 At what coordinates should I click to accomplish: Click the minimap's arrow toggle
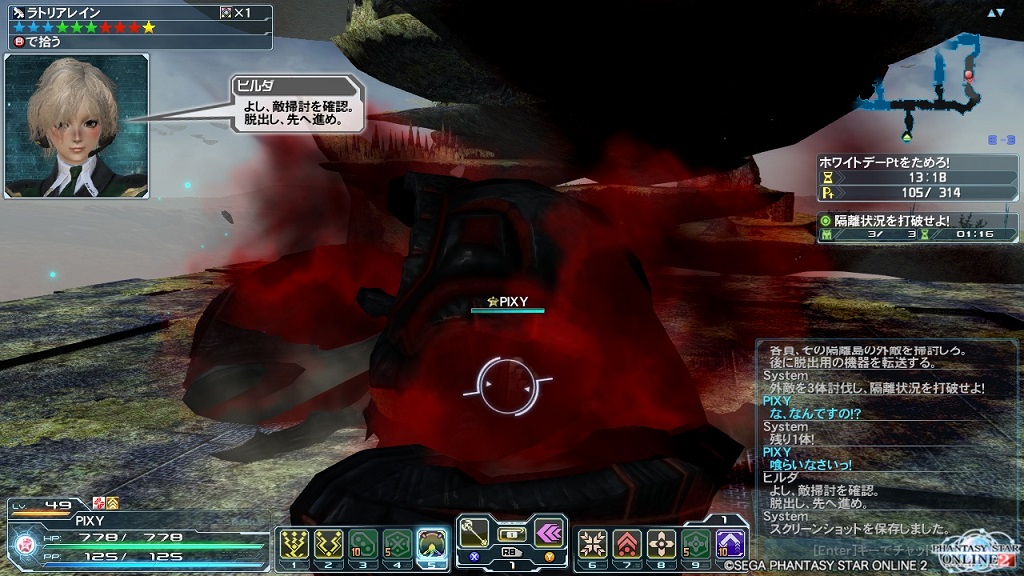[995, 13]
